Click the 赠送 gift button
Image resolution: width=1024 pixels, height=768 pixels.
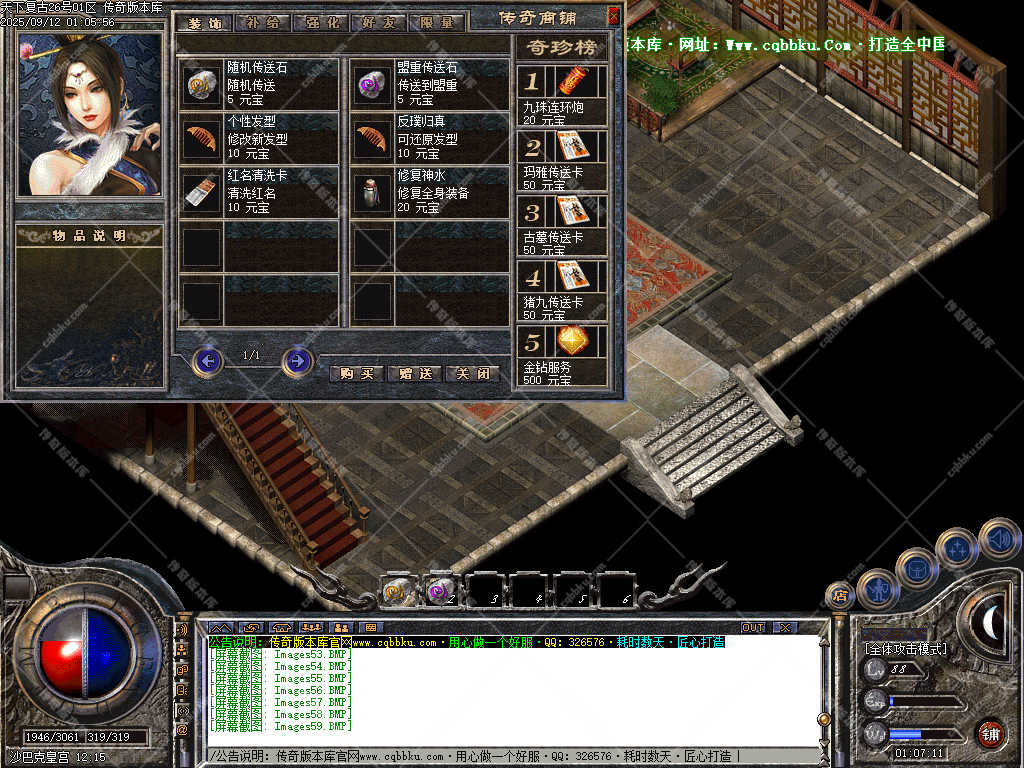coord(414,373)
